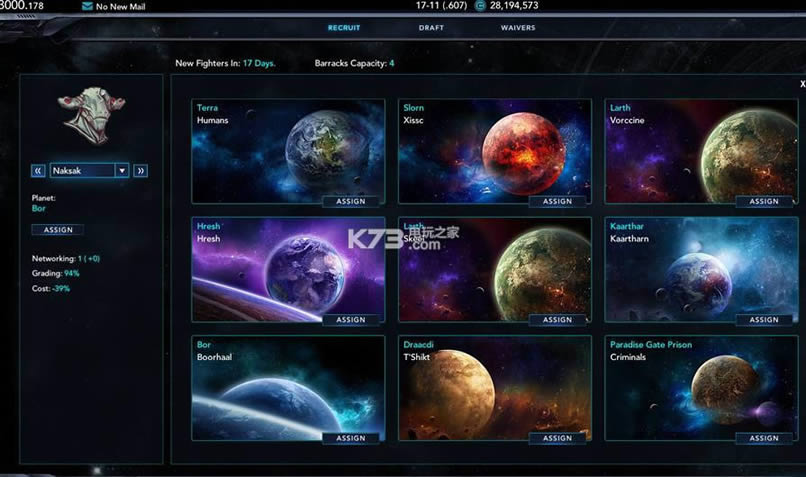Open the Naksak recruiter dropdown
This screenshot has height=477, width=806.
[x=122, y=170]
